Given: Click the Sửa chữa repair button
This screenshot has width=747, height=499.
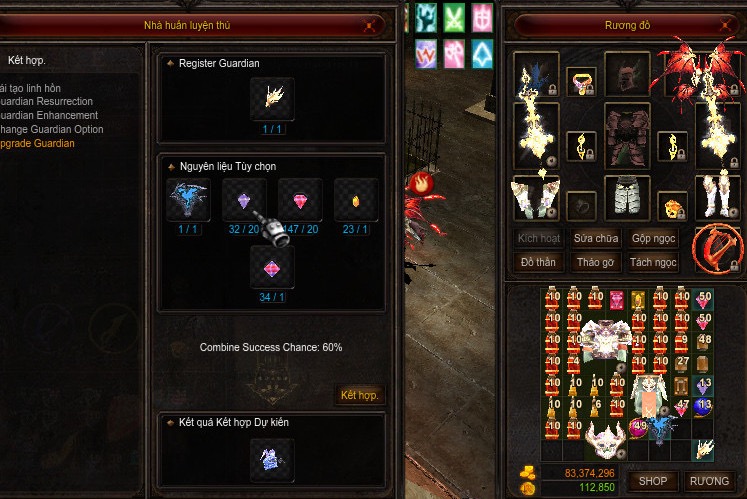Looking at the screenshot, I should 597,239.
